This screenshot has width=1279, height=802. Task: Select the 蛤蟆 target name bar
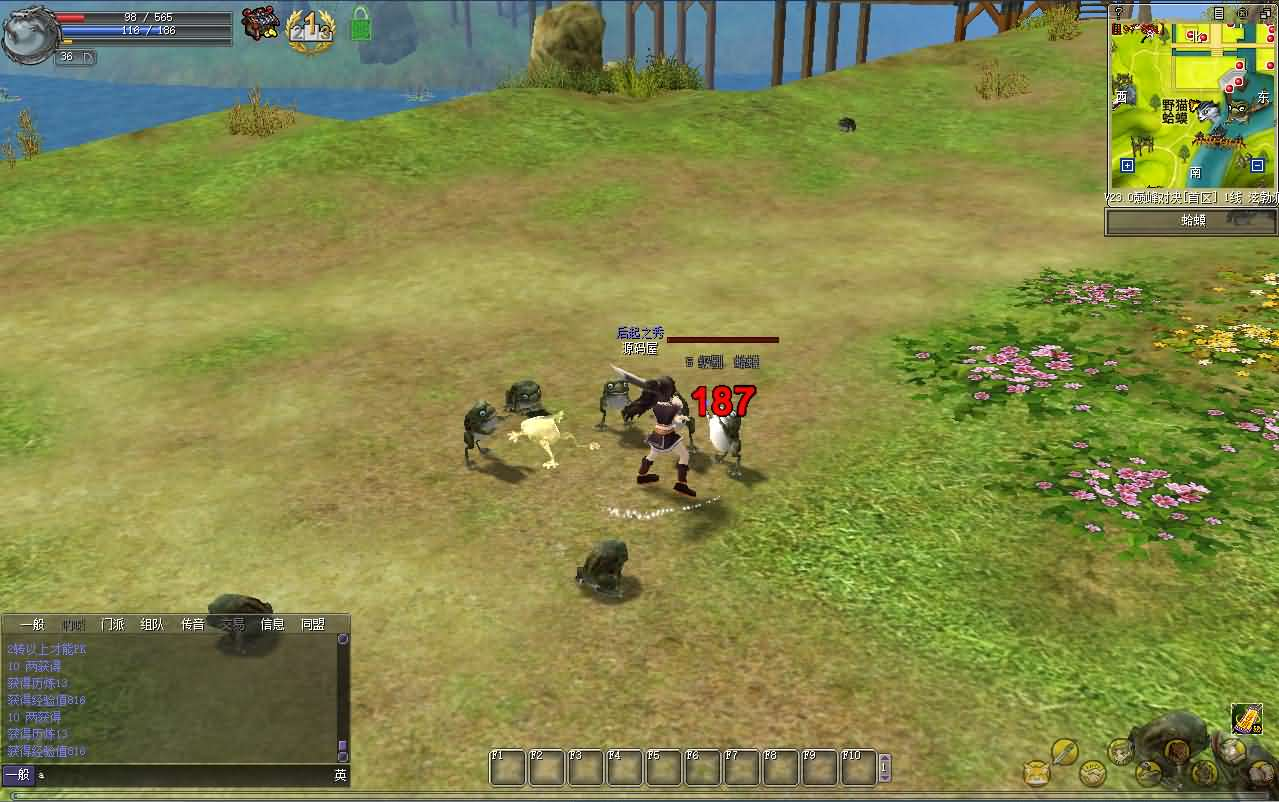point(1191,221)
